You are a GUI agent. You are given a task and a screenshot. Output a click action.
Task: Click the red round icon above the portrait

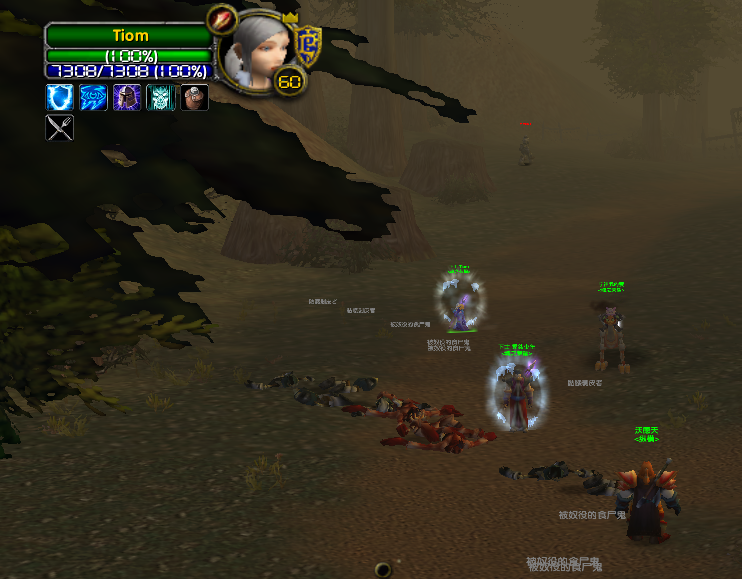(221, 17)
